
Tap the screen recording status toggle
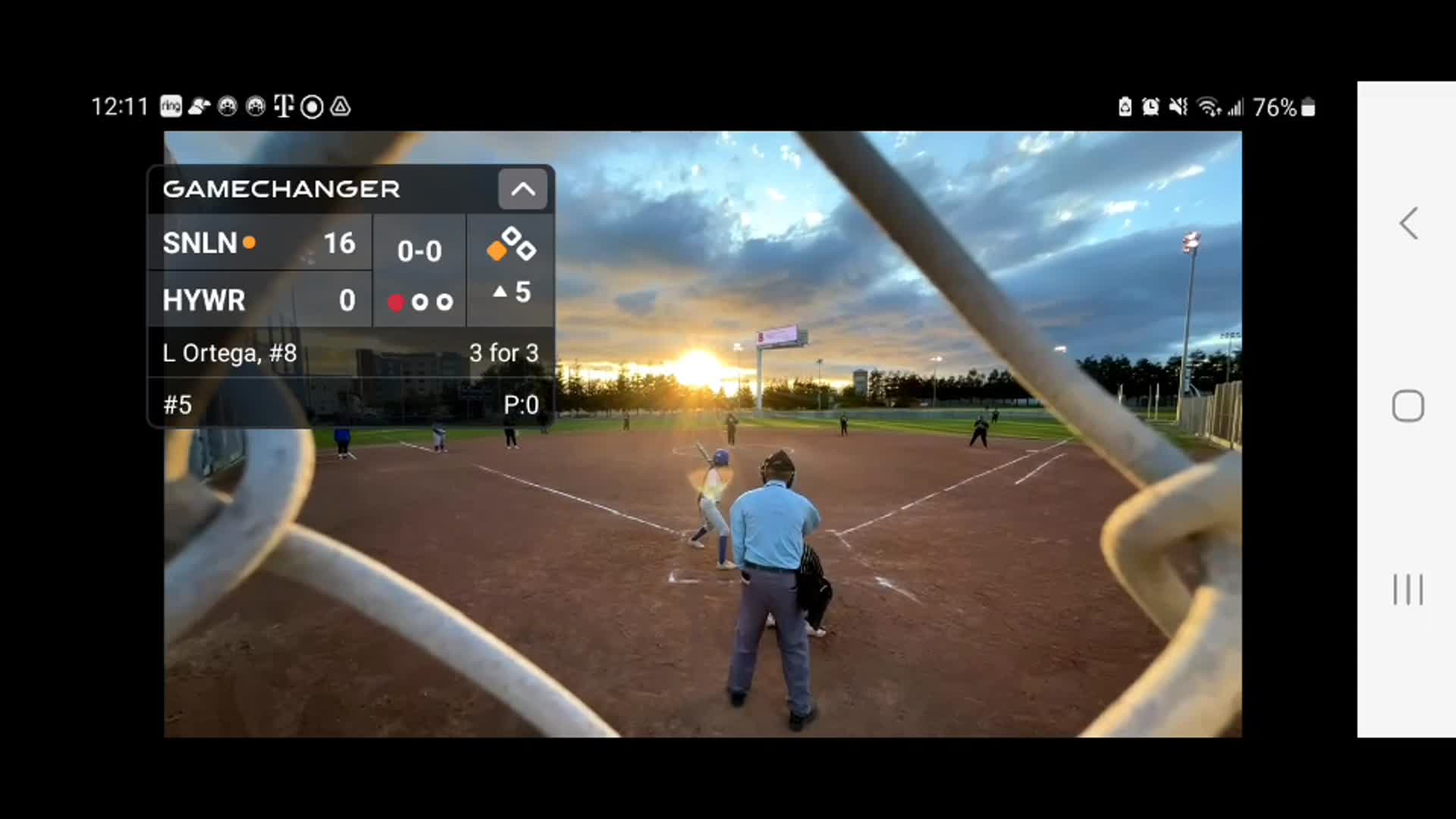[312, 107]
